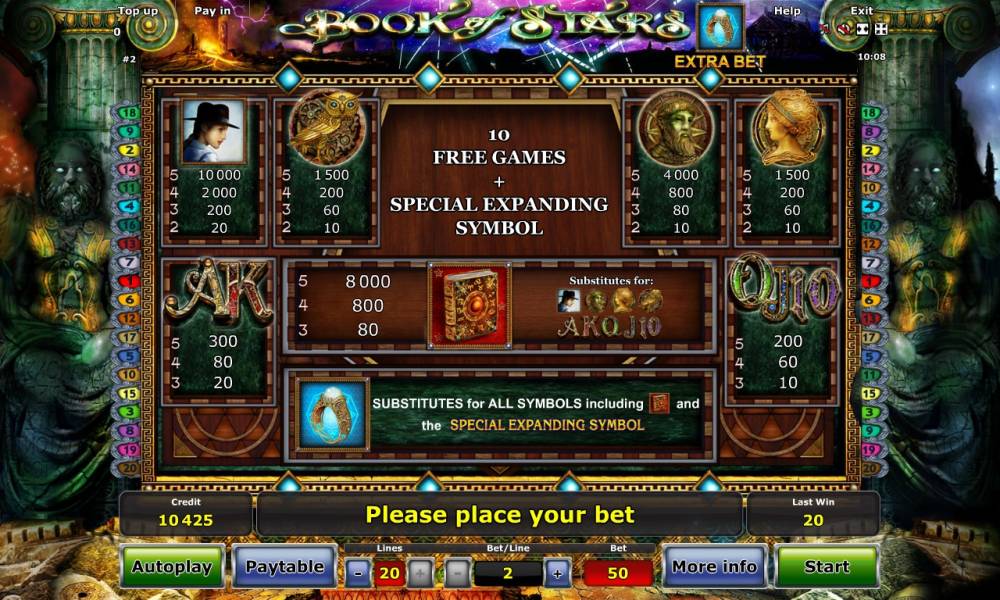1000x600 pixels.
Task: Enable Autoplay mode
Action: point(172,567)
